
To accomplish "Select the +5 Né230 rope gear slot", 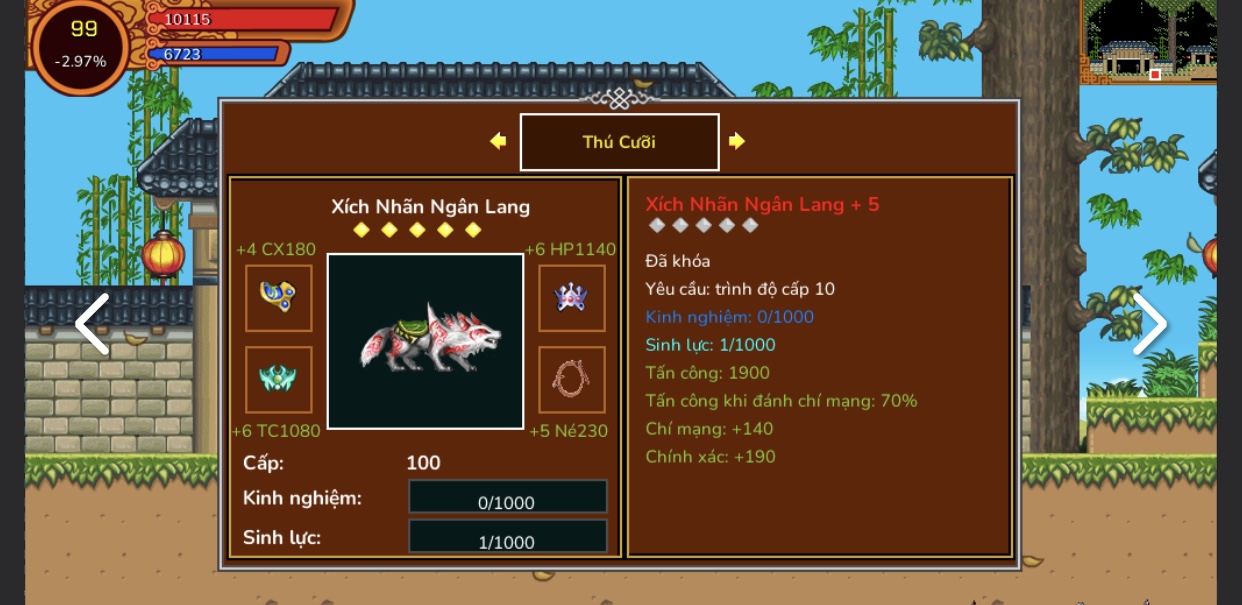I will pos(572,379).
